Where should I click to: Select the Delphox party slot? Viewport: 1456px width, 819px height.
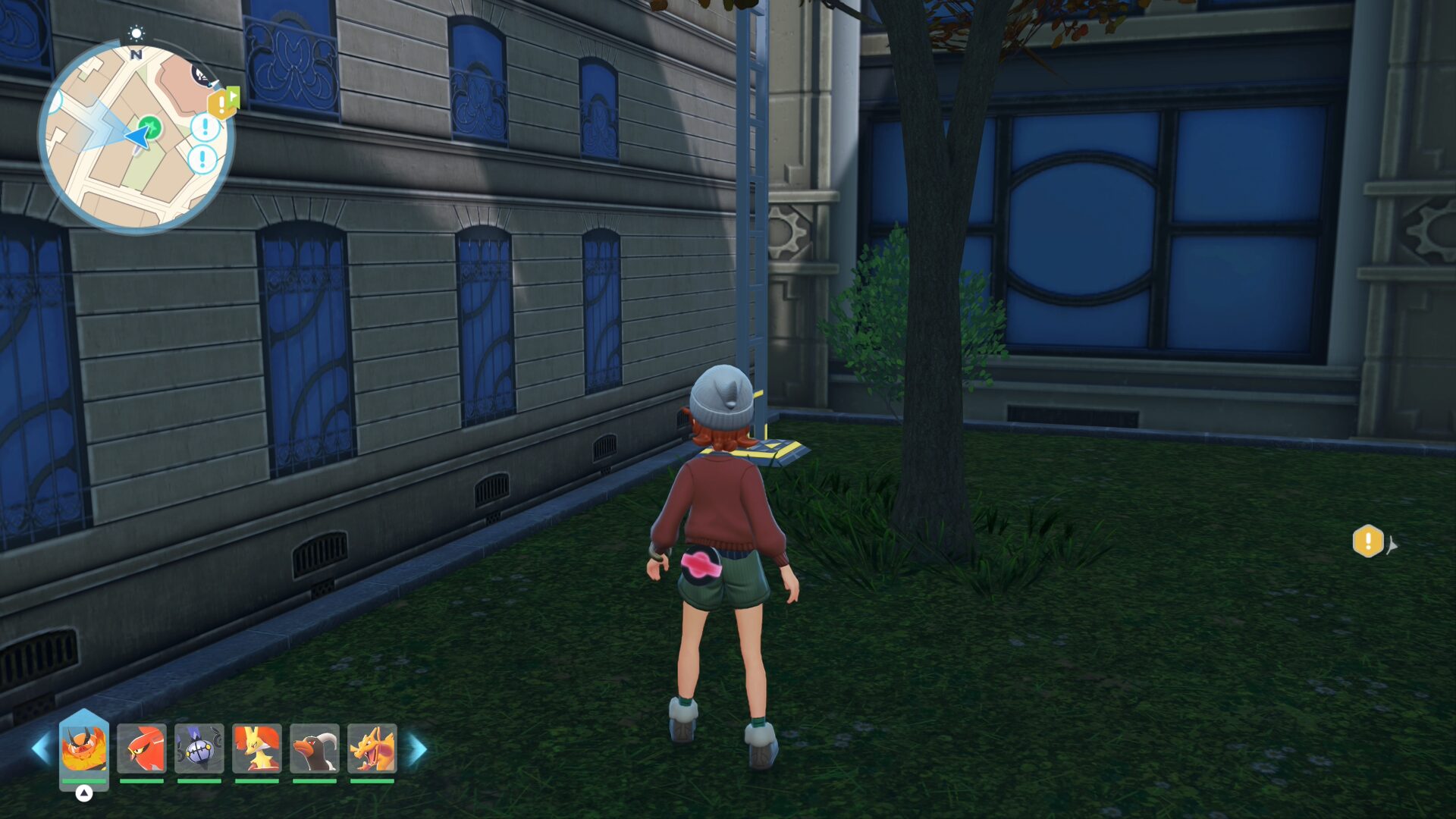(257, 748)
